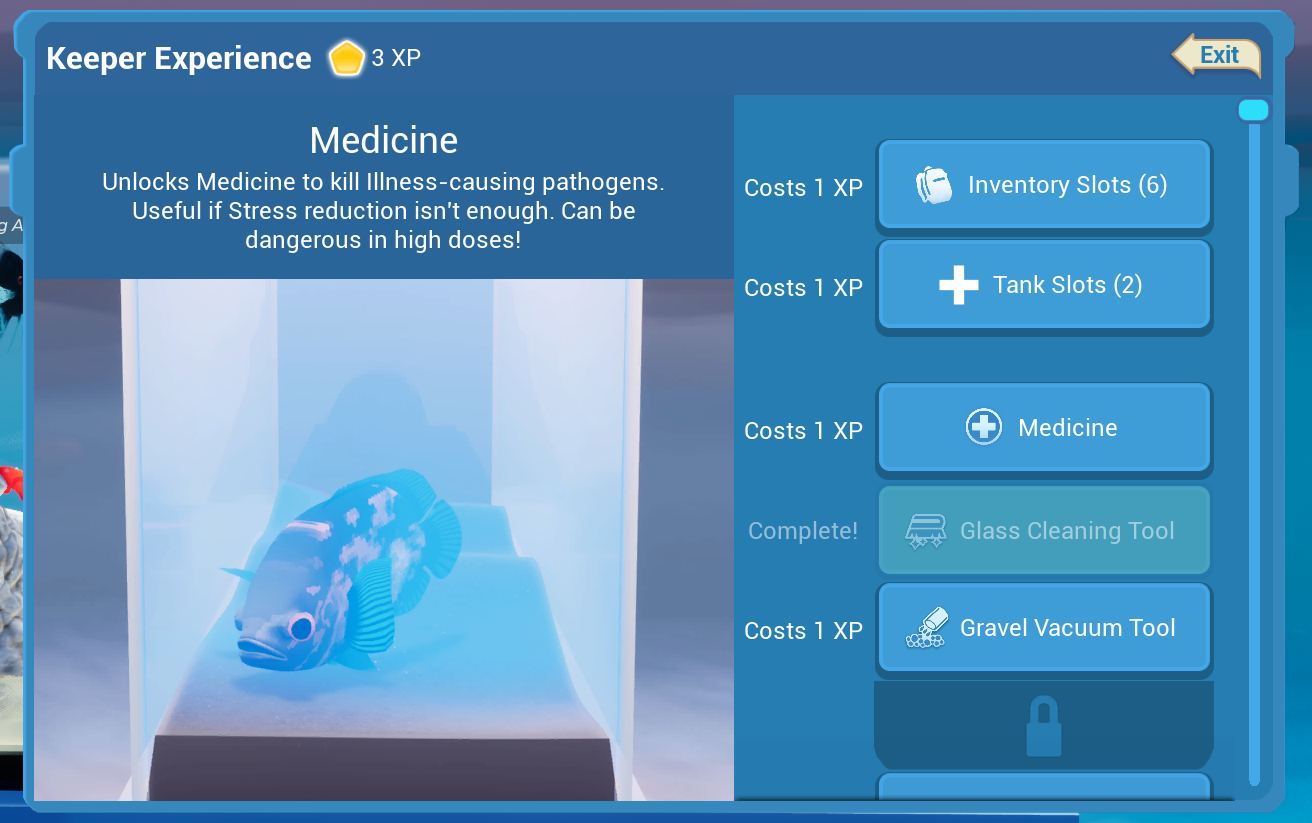Purchase the Inventory Slots (6) upgrade
The width and height of the screenshot is (1312, 823).
pyautogui.click(x=1043, y=185)
